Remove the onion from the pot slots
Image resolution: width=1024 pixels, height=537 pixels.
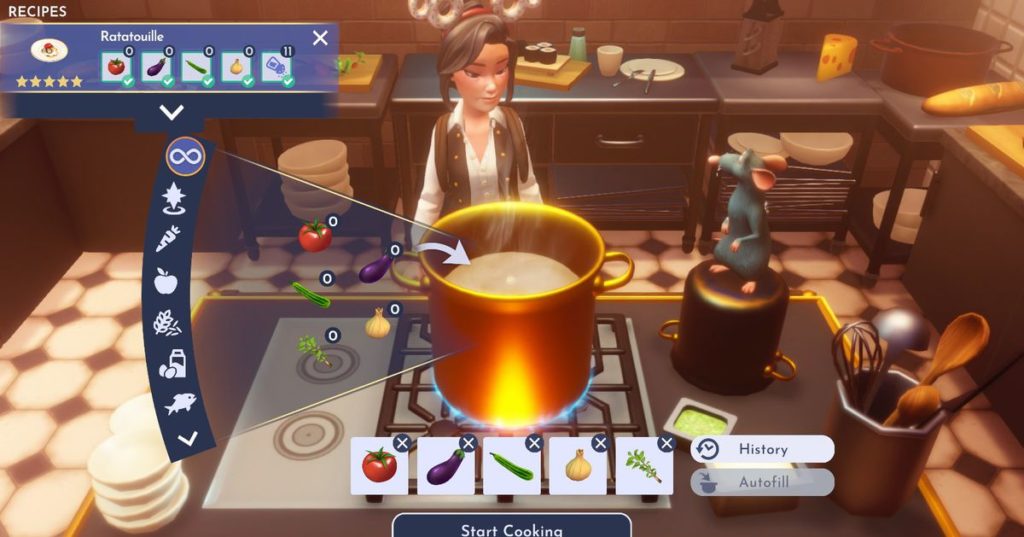600,443
